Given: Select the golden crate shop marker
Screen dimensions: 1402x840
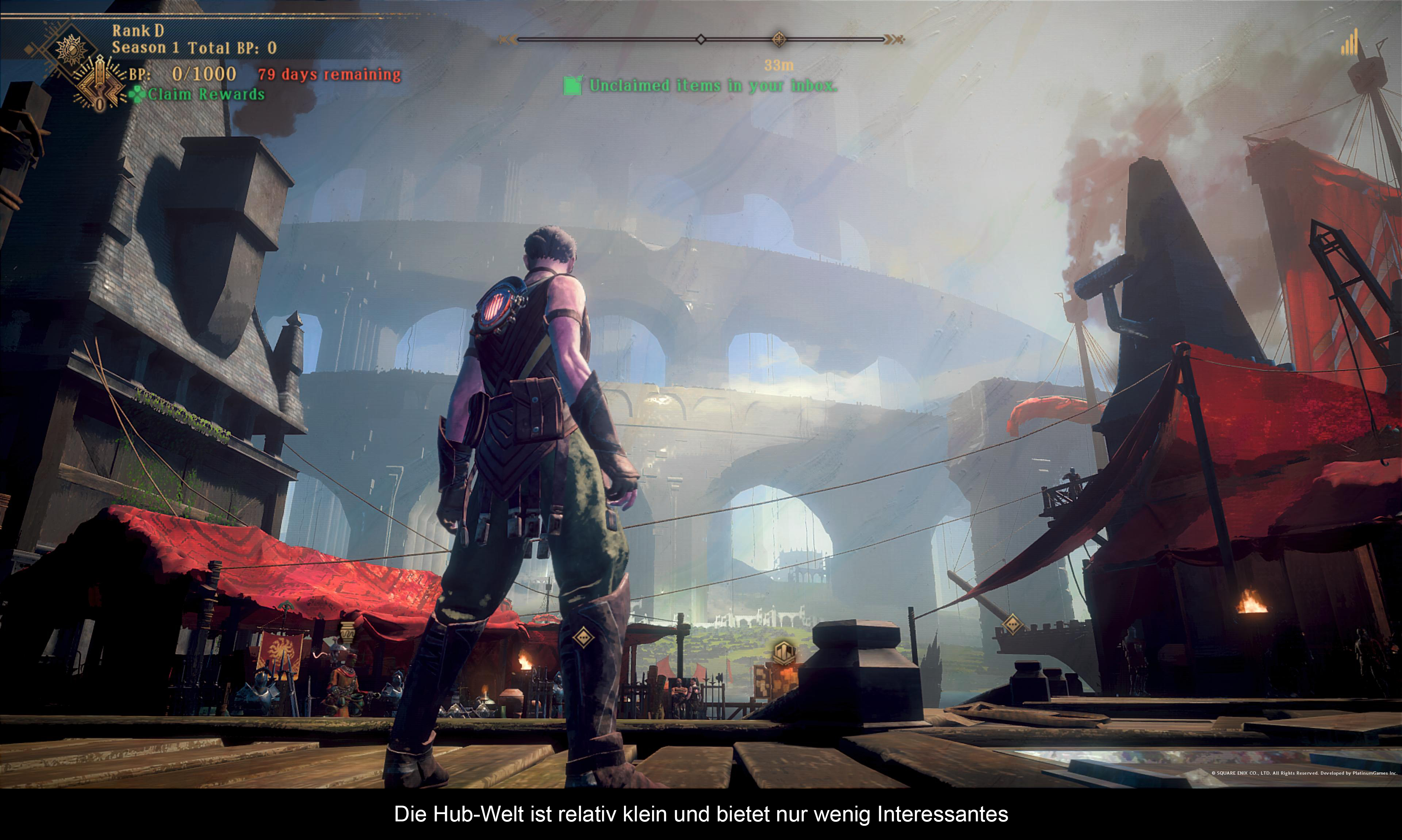Looking at the screenshot, I should [x=784, y=653].
